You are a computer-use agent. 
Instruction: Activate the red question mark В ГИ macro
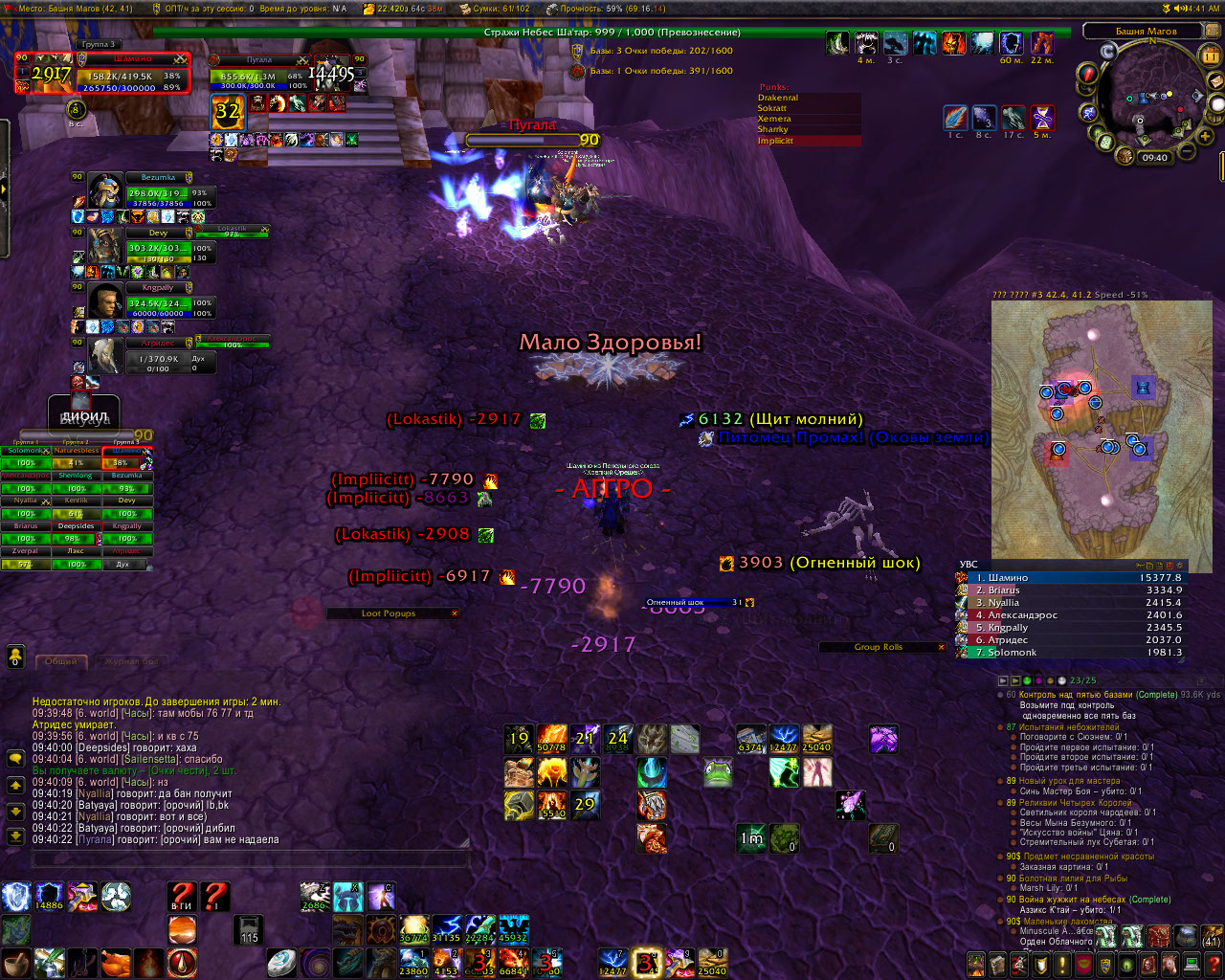click(182, 897)
